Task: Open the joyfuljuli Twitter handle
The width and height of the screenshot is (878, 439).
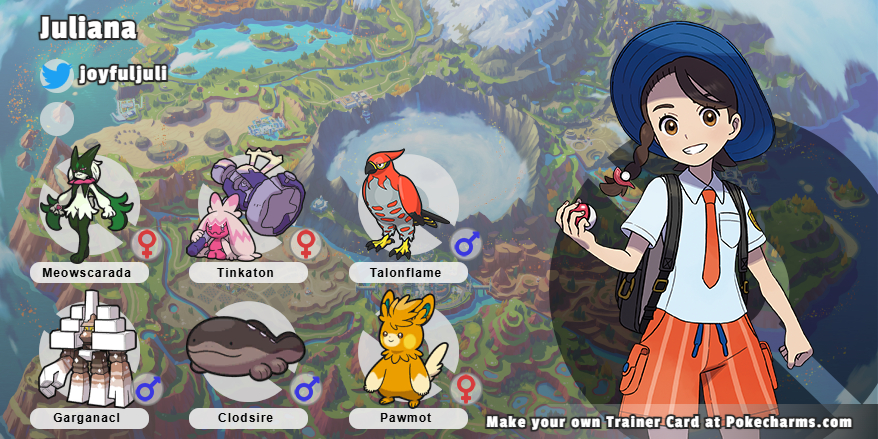Action: coord(121,73)
